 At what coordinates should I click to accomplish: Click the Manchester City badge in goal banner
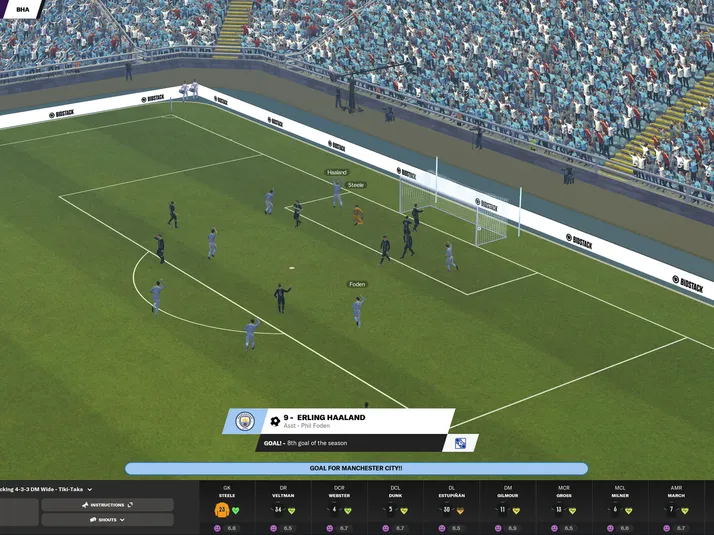click(x=243, y=422)
